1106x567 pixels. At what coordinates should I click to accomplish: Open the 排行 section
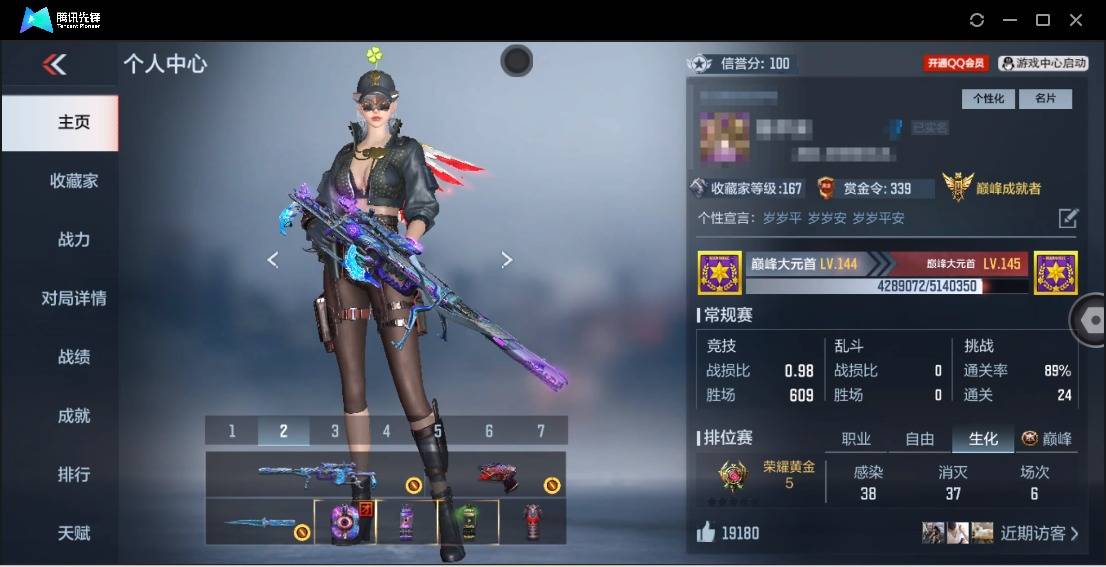[x=74, y=474]
